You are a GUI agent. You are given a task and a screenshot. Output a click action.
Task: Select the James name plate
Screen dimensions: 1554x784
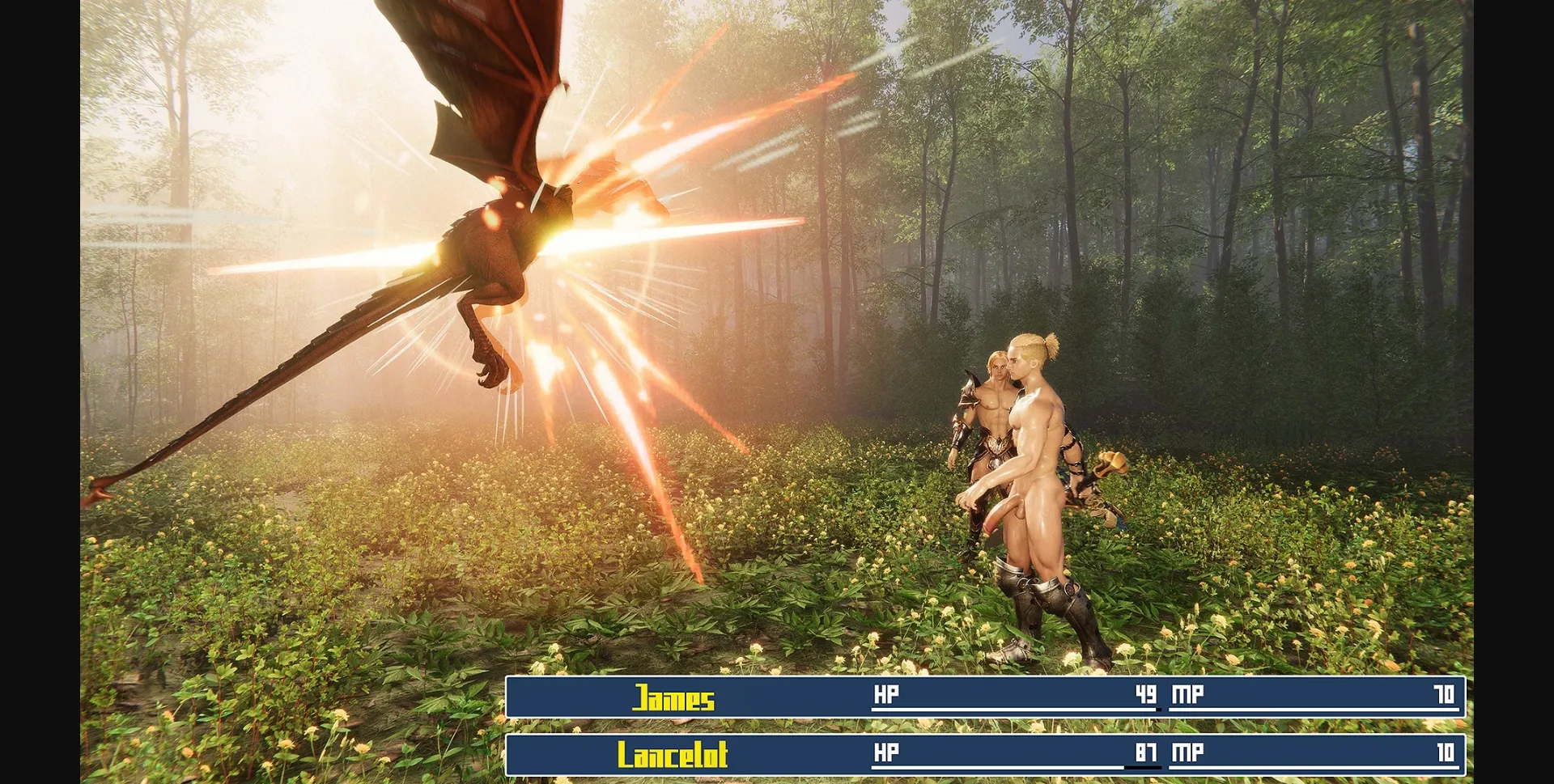coord(676,696)
